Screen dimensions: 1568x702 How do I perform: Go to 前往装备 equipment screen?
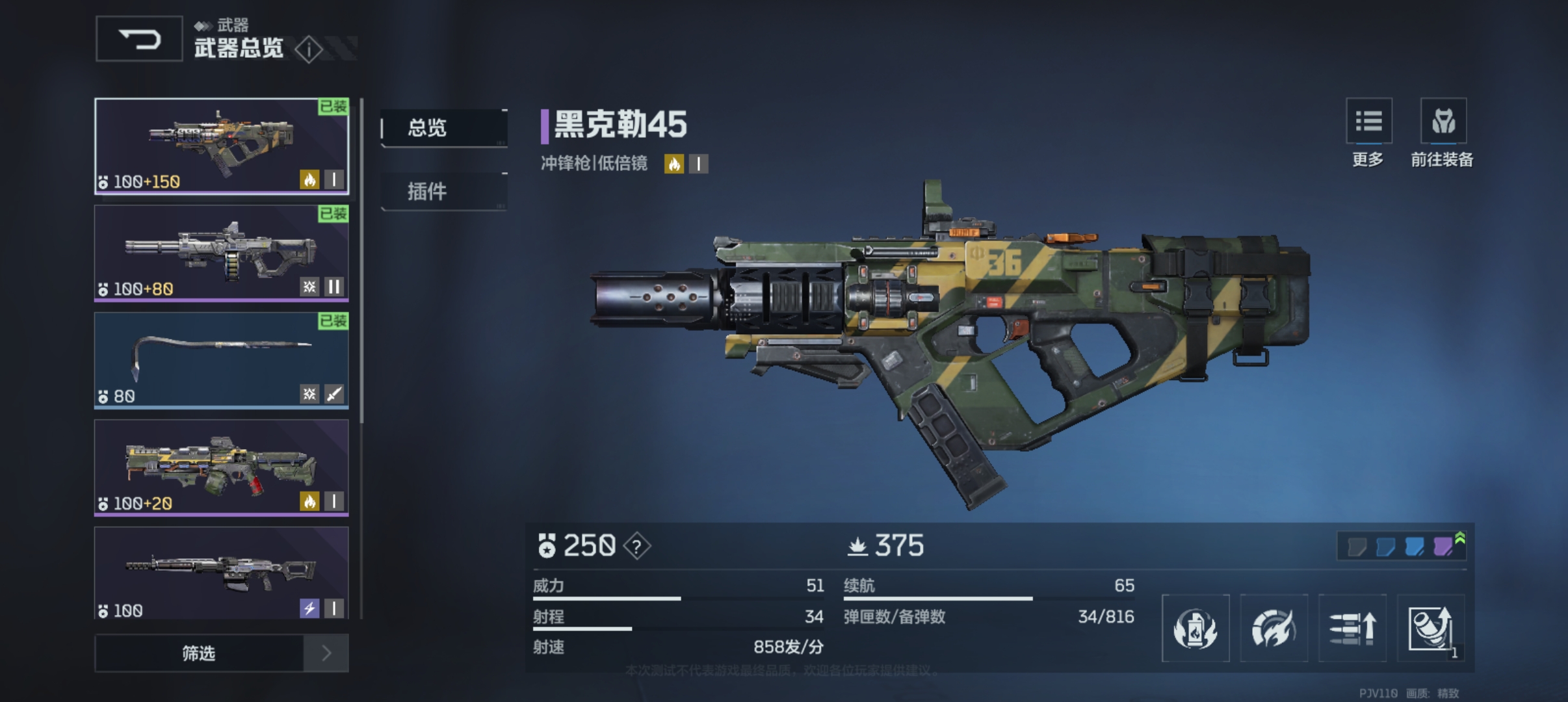pos(1443,122)
